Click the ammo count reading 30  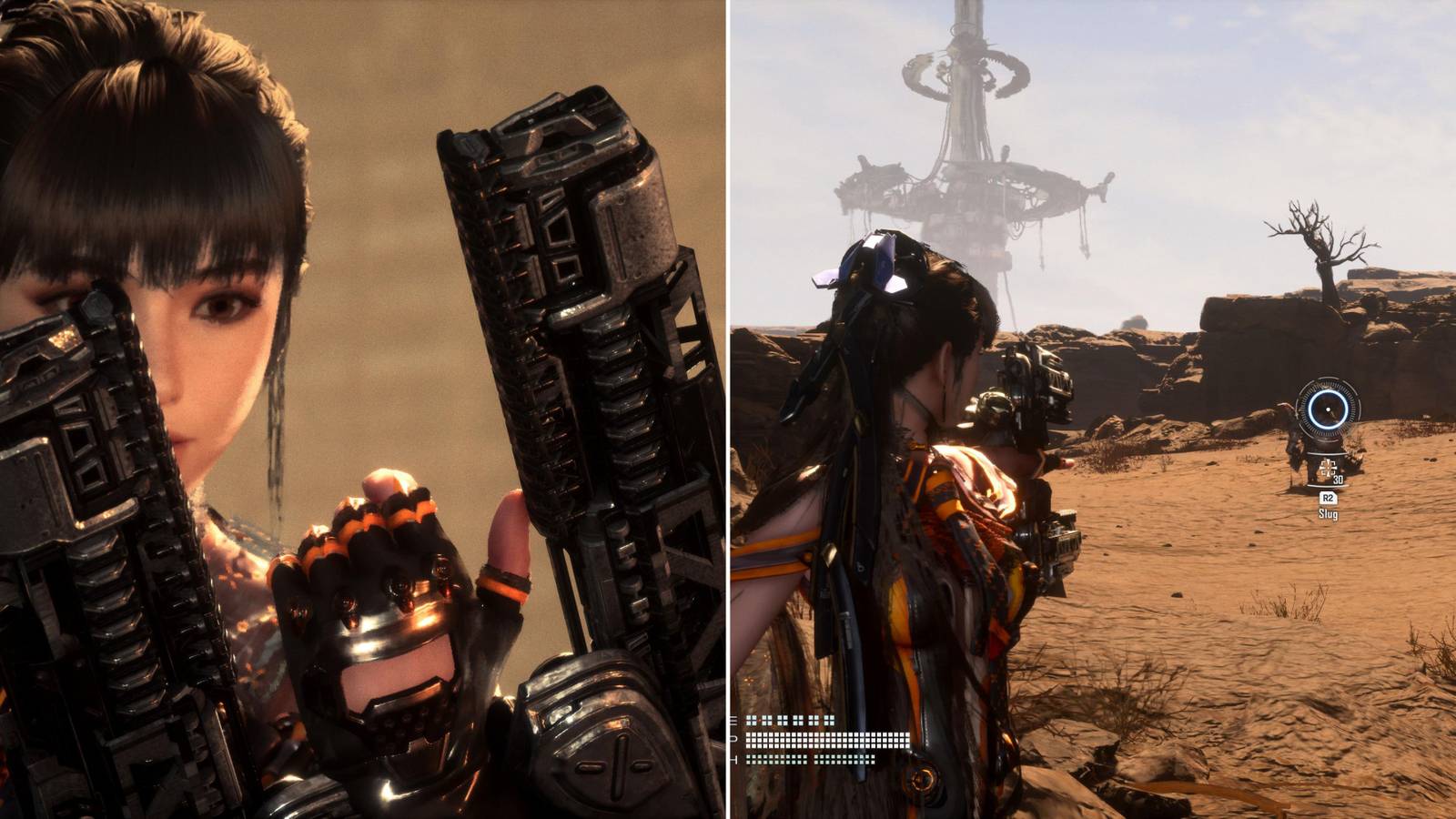tap(1338, 480)
